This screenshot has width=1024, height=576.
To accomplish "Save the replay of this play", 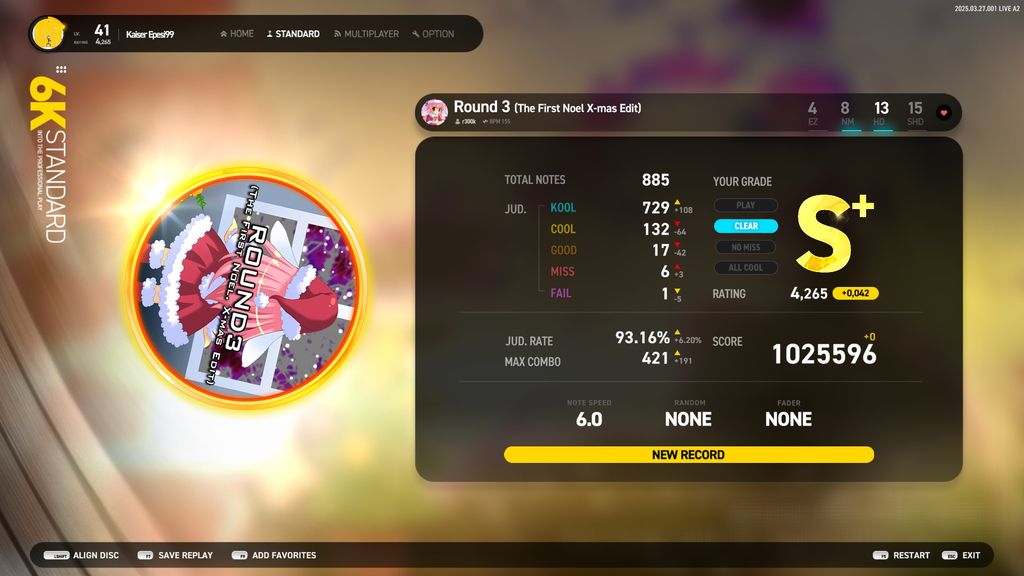I will point(175,555).
